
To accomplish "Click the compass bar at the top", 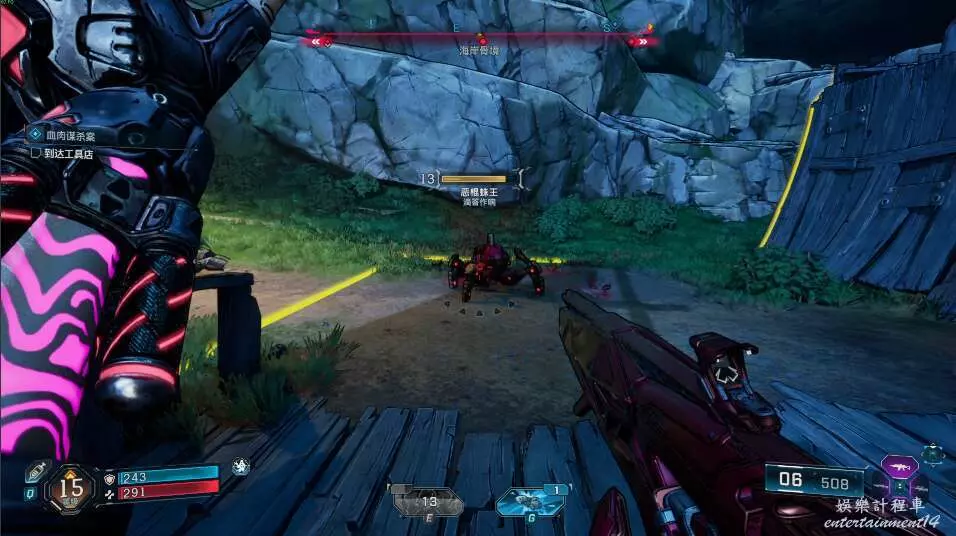I will [481, 41].
